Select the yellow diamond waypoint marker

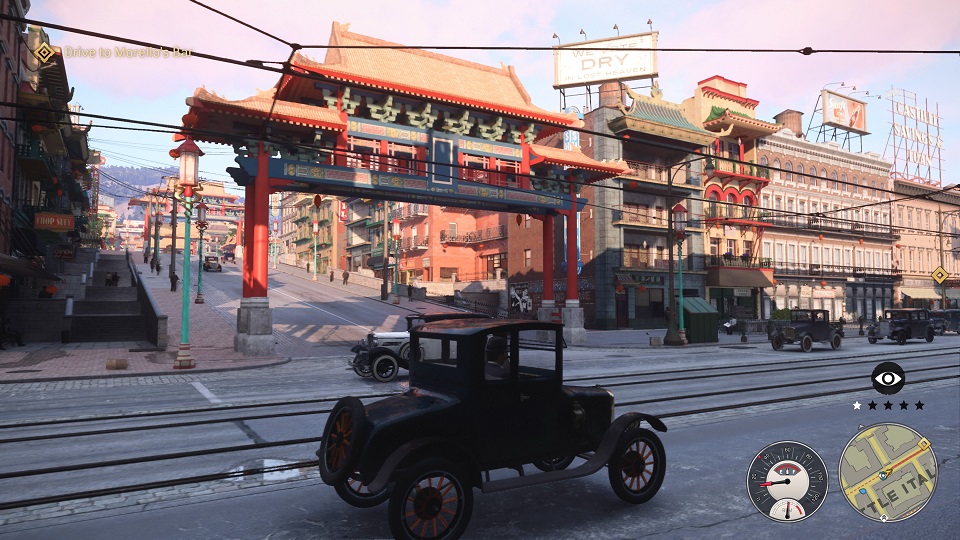click(939, 275)
